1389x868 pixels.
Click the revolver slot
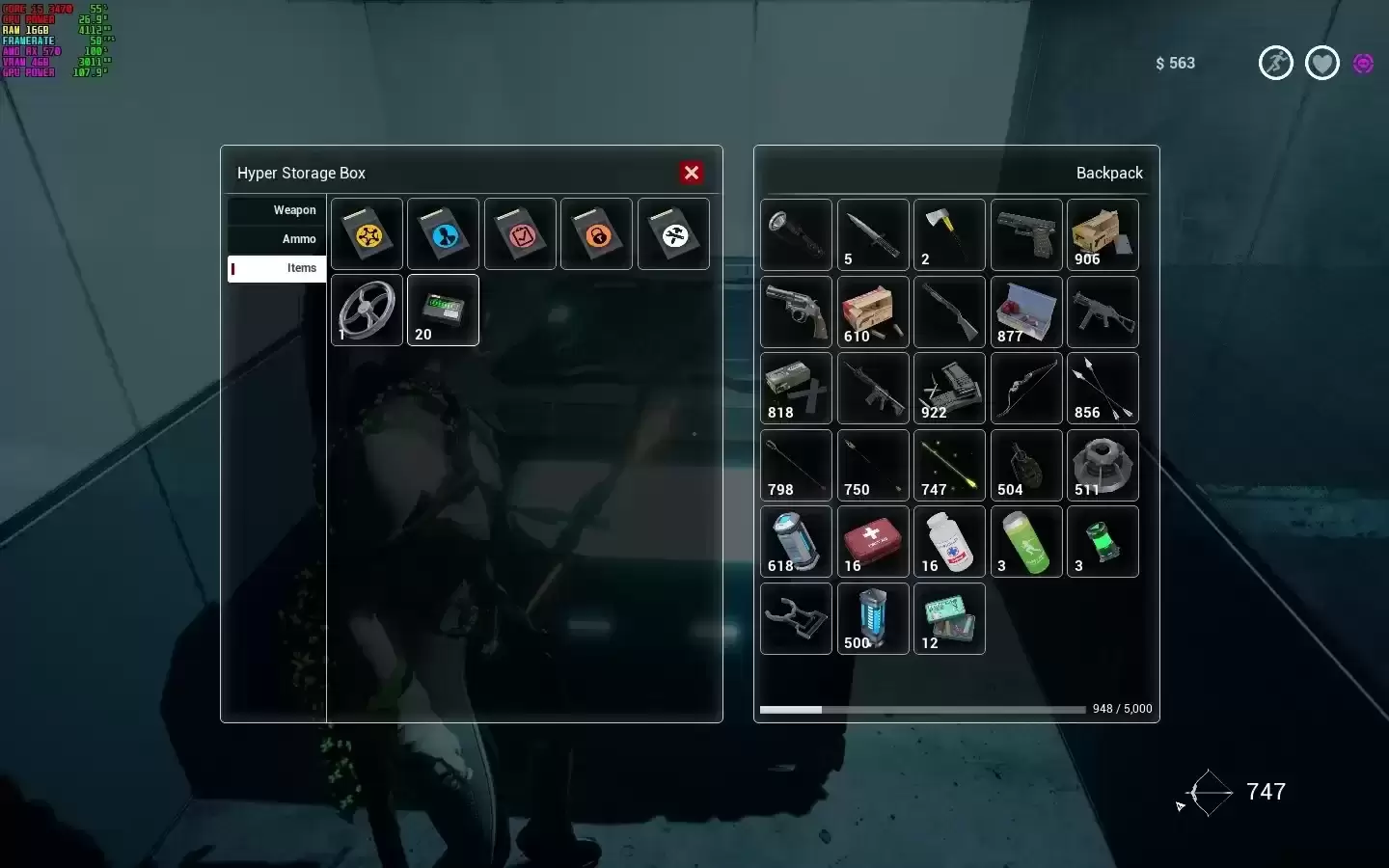tap(796, 312)
